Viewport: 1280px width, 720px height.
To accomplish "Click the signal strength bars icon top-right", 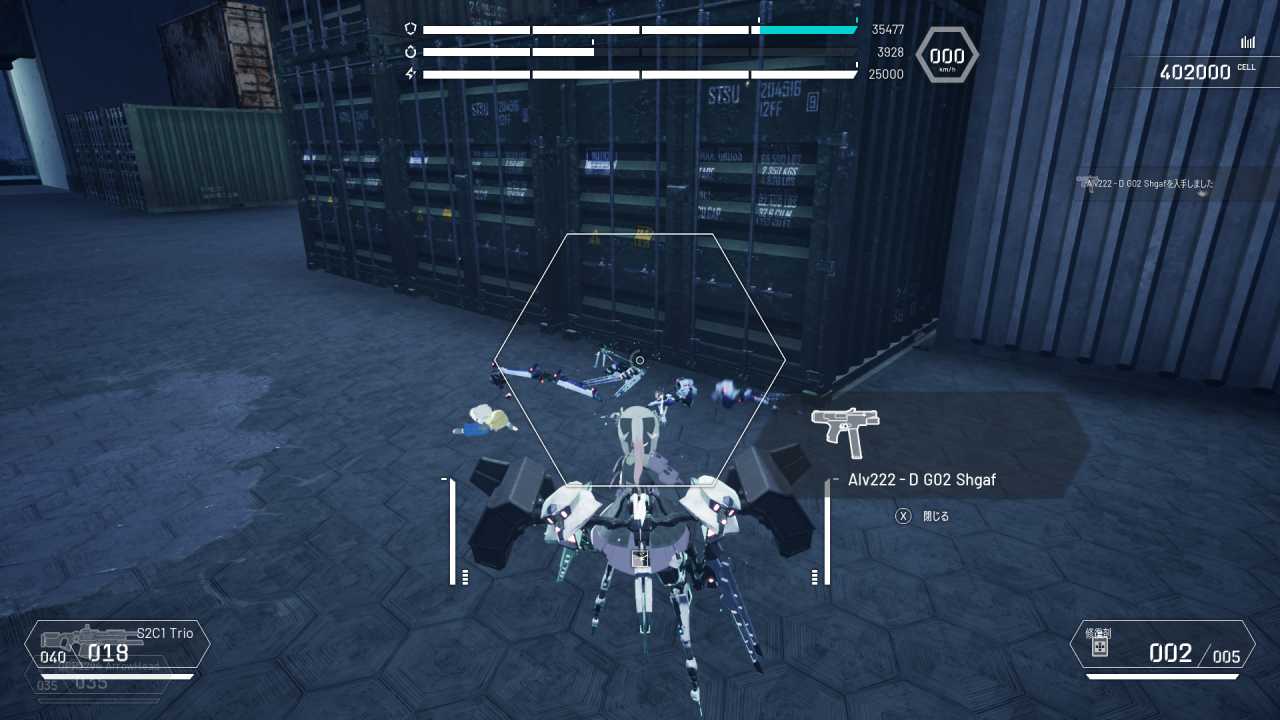I will (x=1247, y=42).
